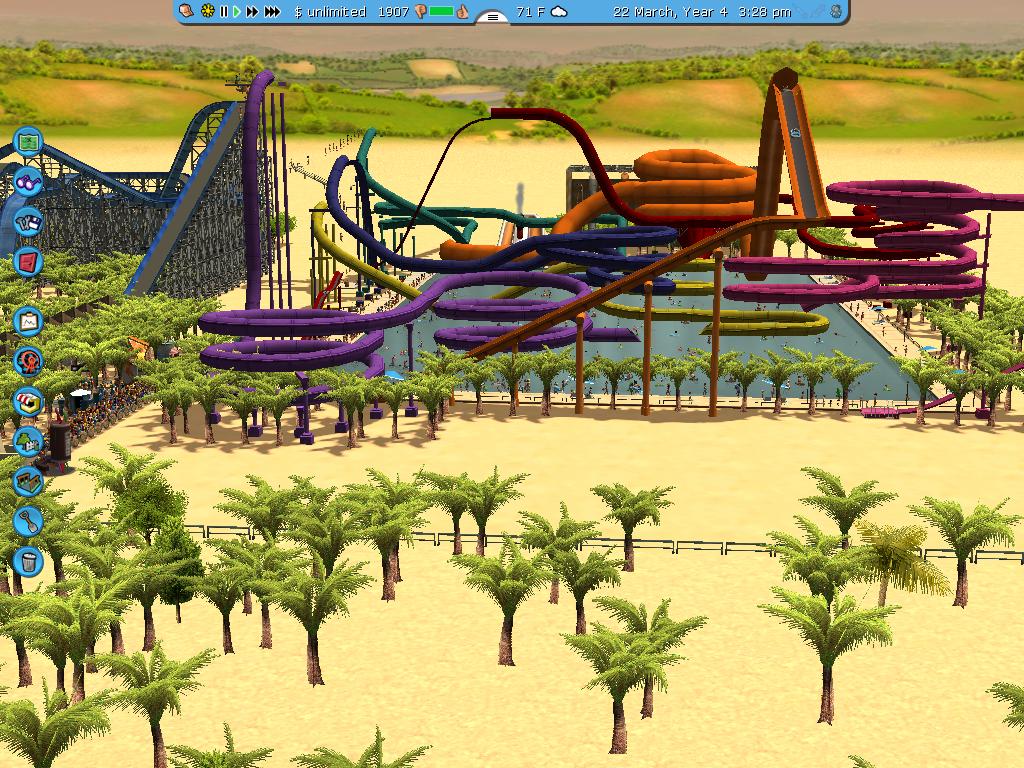Screen dimensions: 1024x768
Task: Click the sun icon in top bar
Action: click(x=207, y=12)
